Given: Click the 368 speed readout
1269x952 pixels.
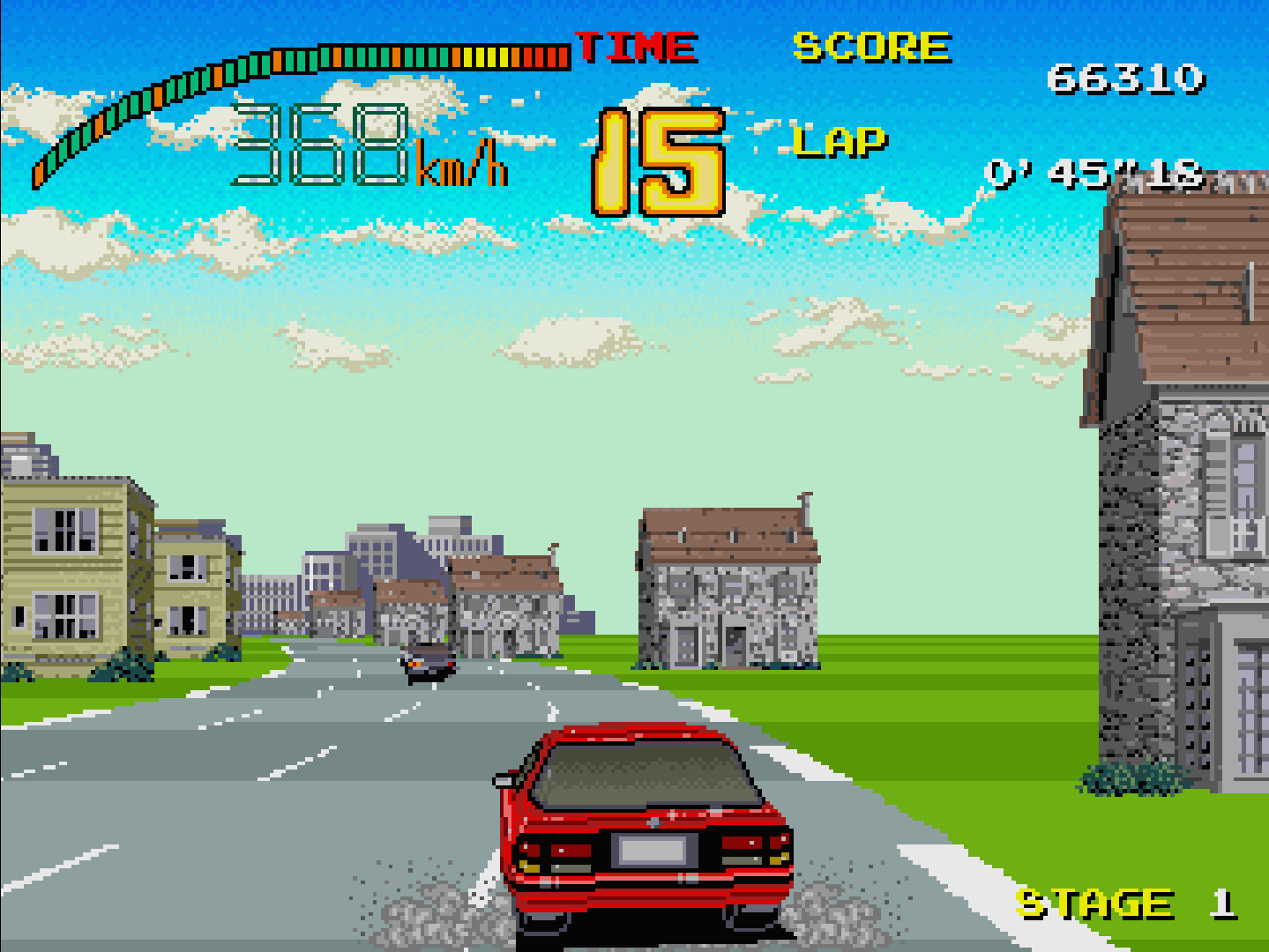Looking at the screenshot, I should click(x=320, y=145).
